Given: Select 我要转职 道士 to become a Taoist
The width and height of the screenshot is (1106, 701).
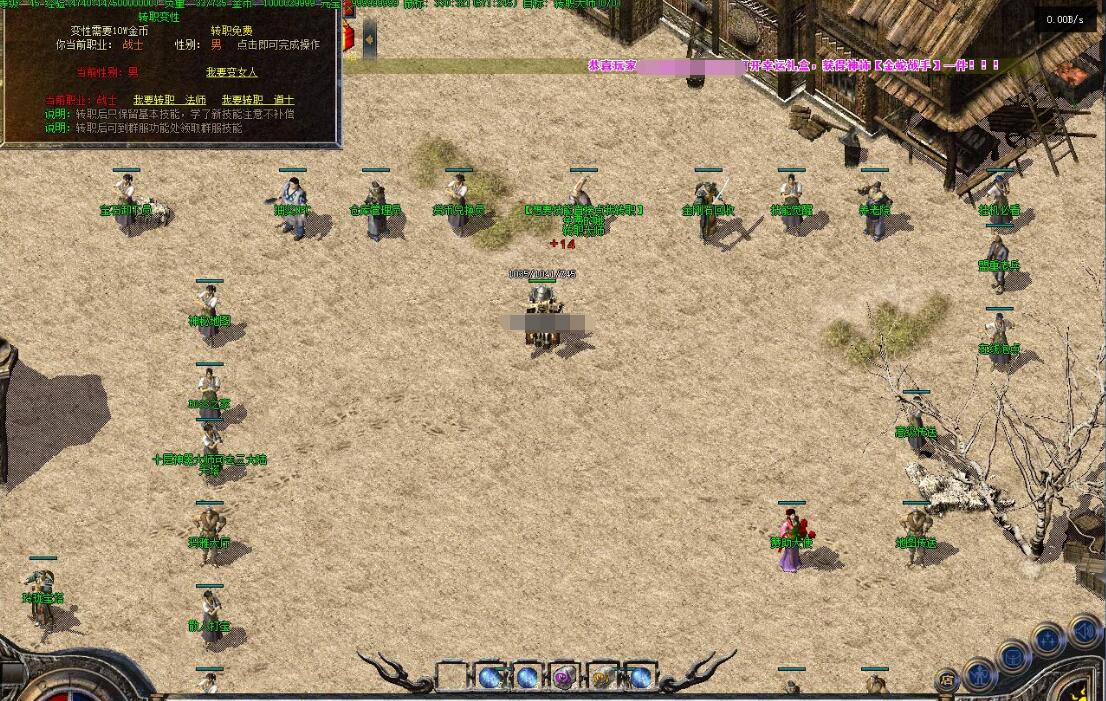Looking at the screenshot, I should (258, 100).
